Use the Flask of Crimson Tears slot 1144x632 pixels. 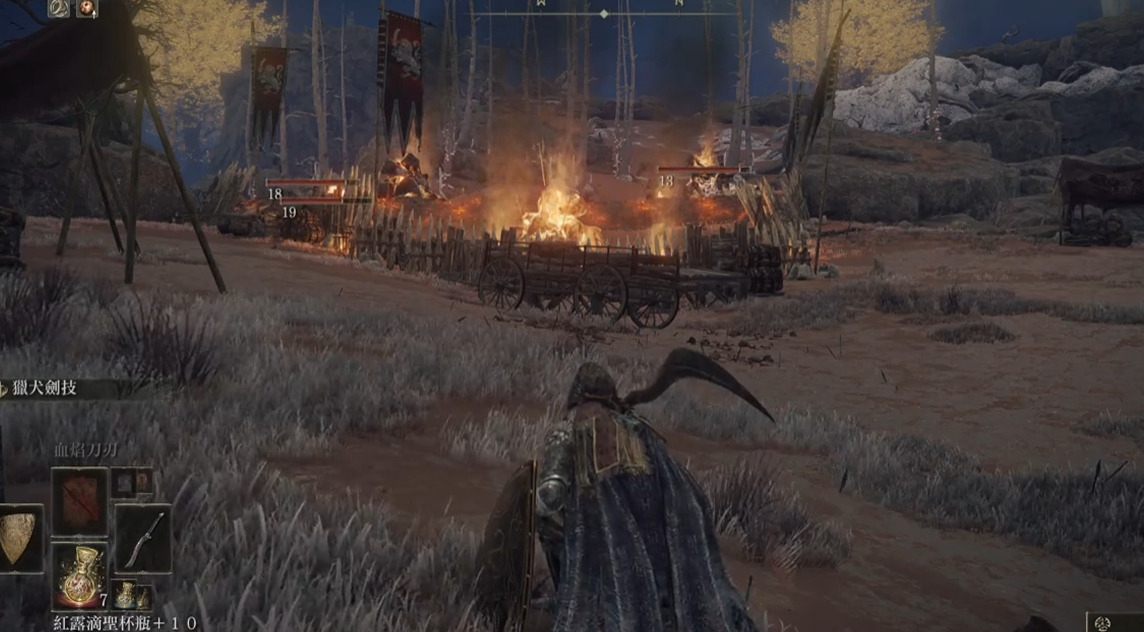[x=79, y=574]
